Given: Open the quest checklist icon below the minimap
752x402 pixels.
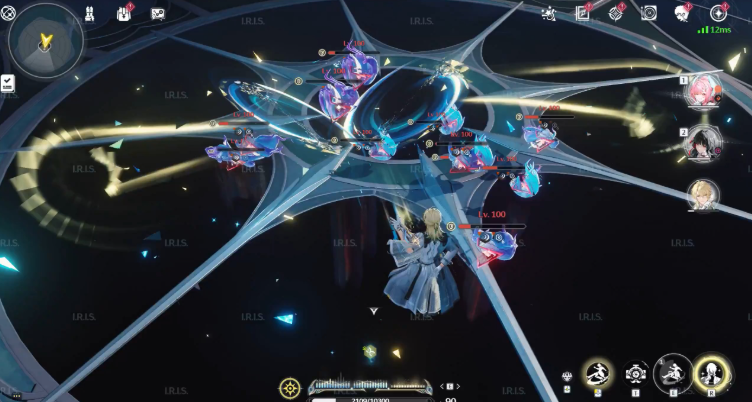Looking at the screenshot, I should (8, 83).
